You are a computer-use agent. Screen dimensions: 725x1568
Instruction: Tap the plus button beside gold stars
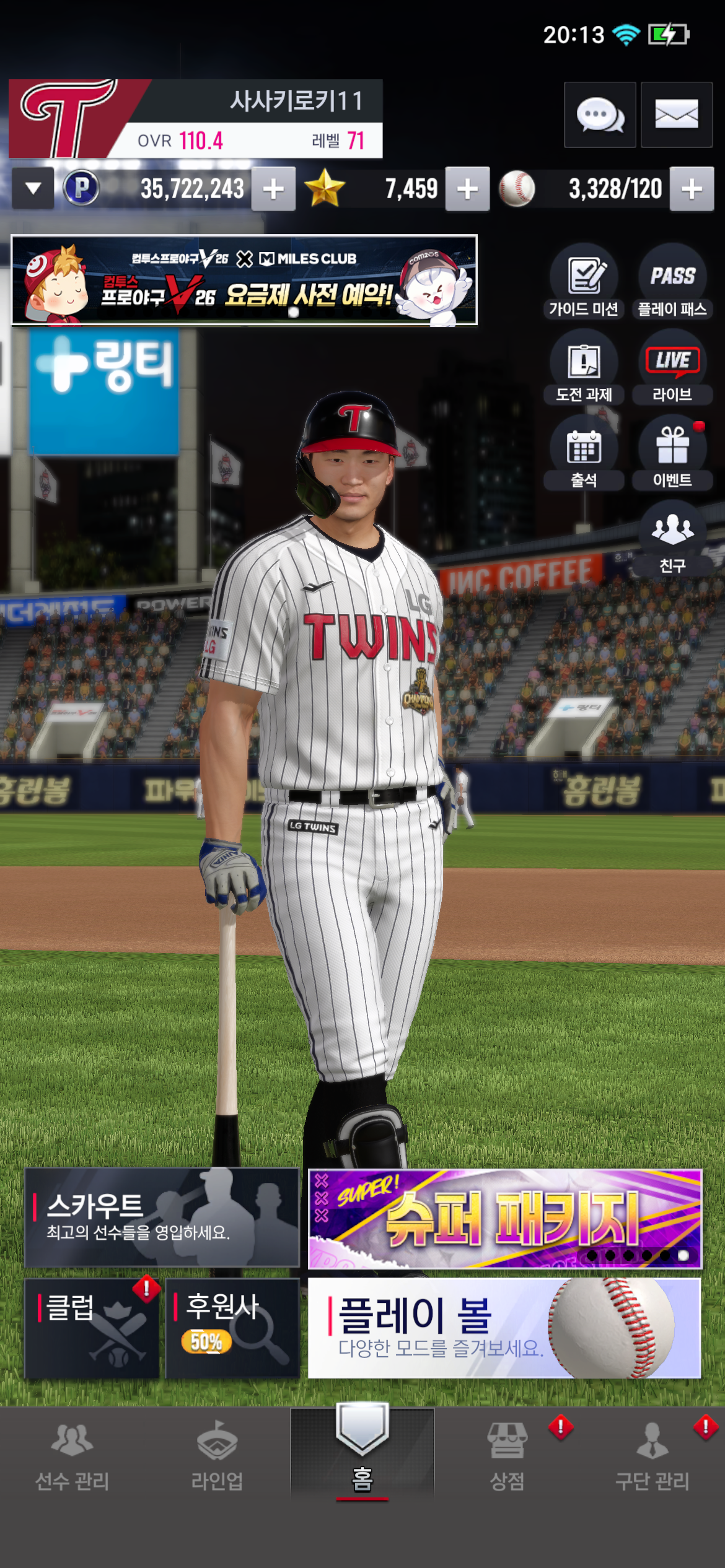tap(467, 189)
